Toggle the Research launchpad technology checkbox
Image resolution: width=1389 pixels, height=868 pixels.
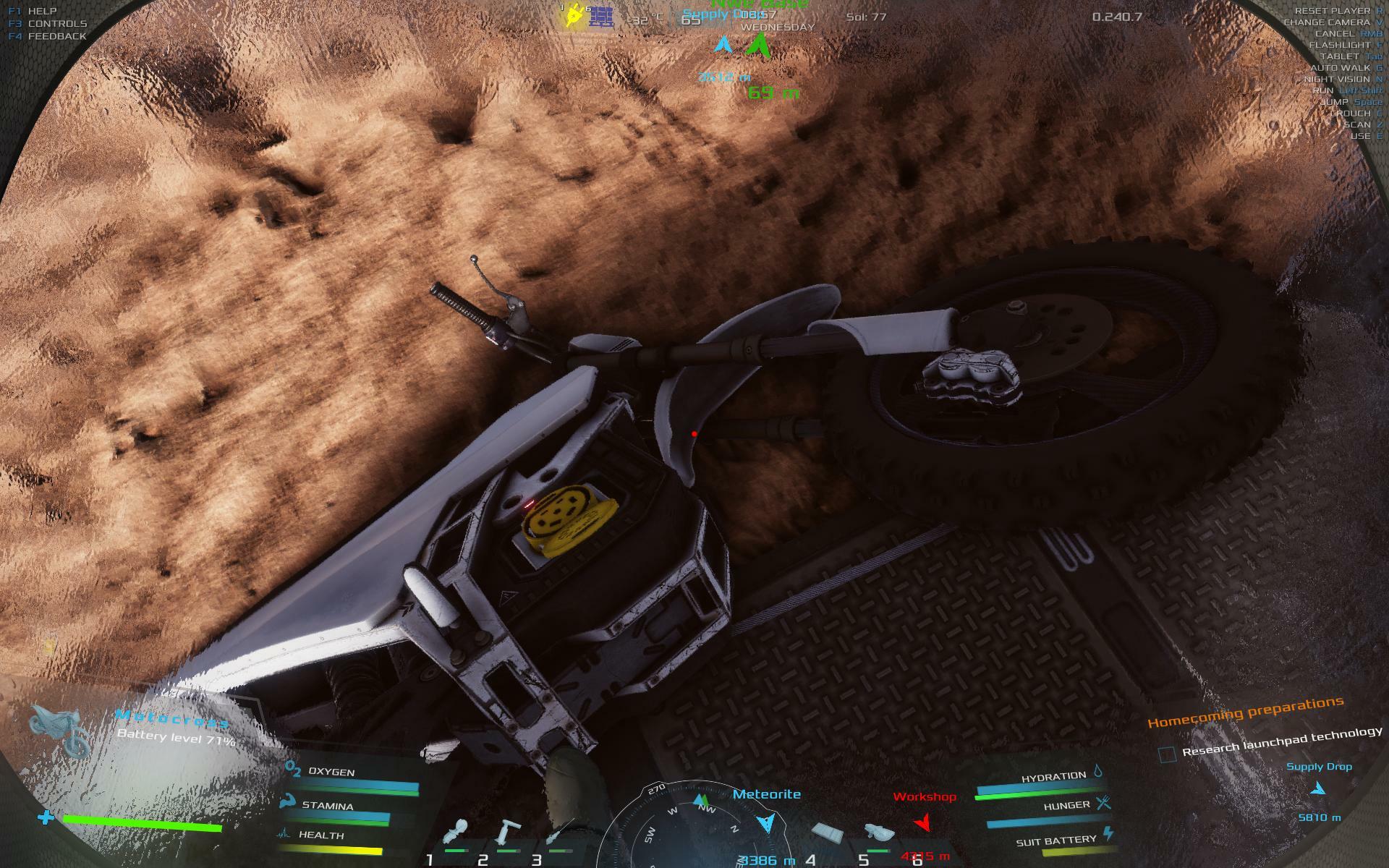1167,754
